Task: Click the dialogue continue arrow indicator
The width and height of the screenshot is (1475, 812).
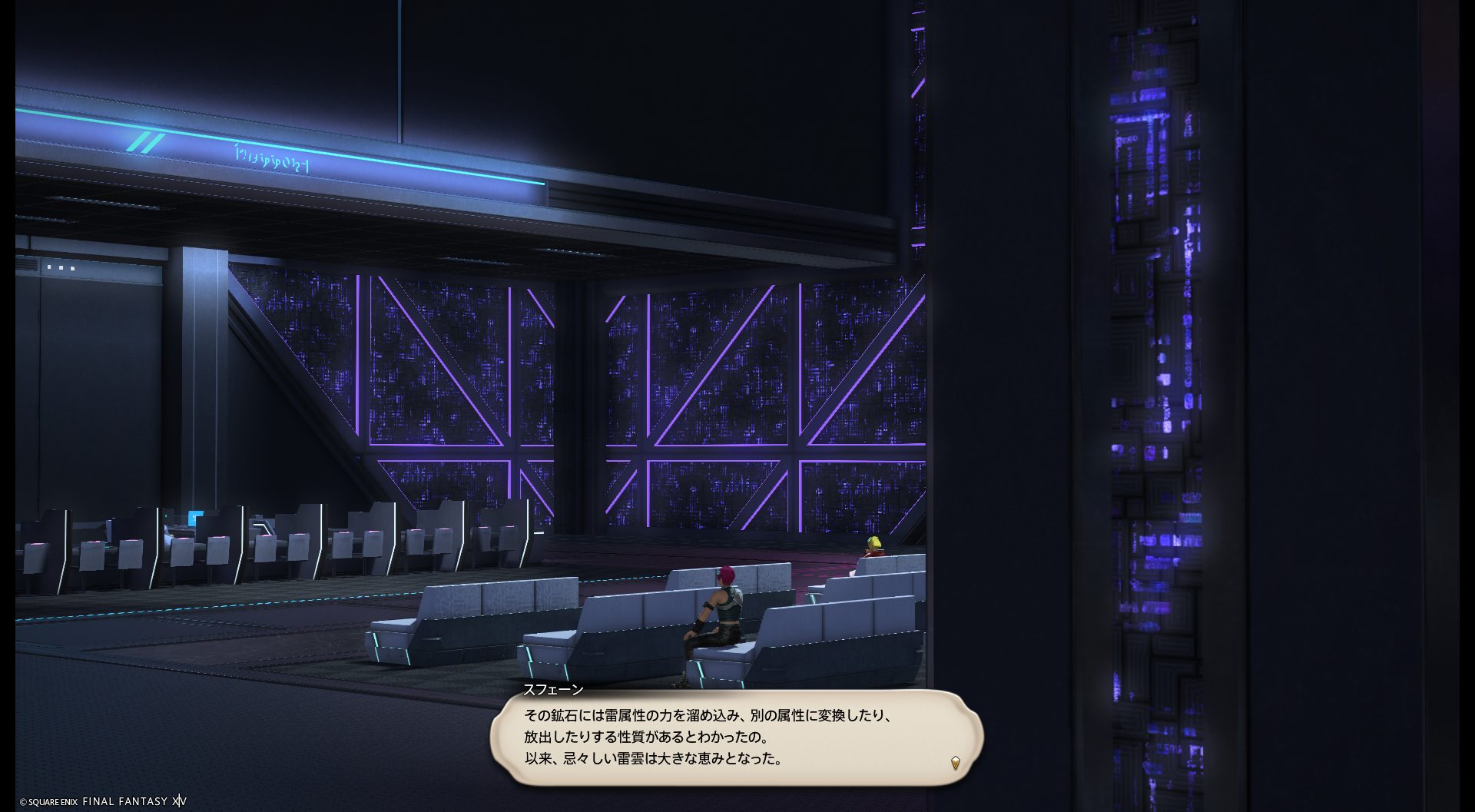Action: [955, 763]
